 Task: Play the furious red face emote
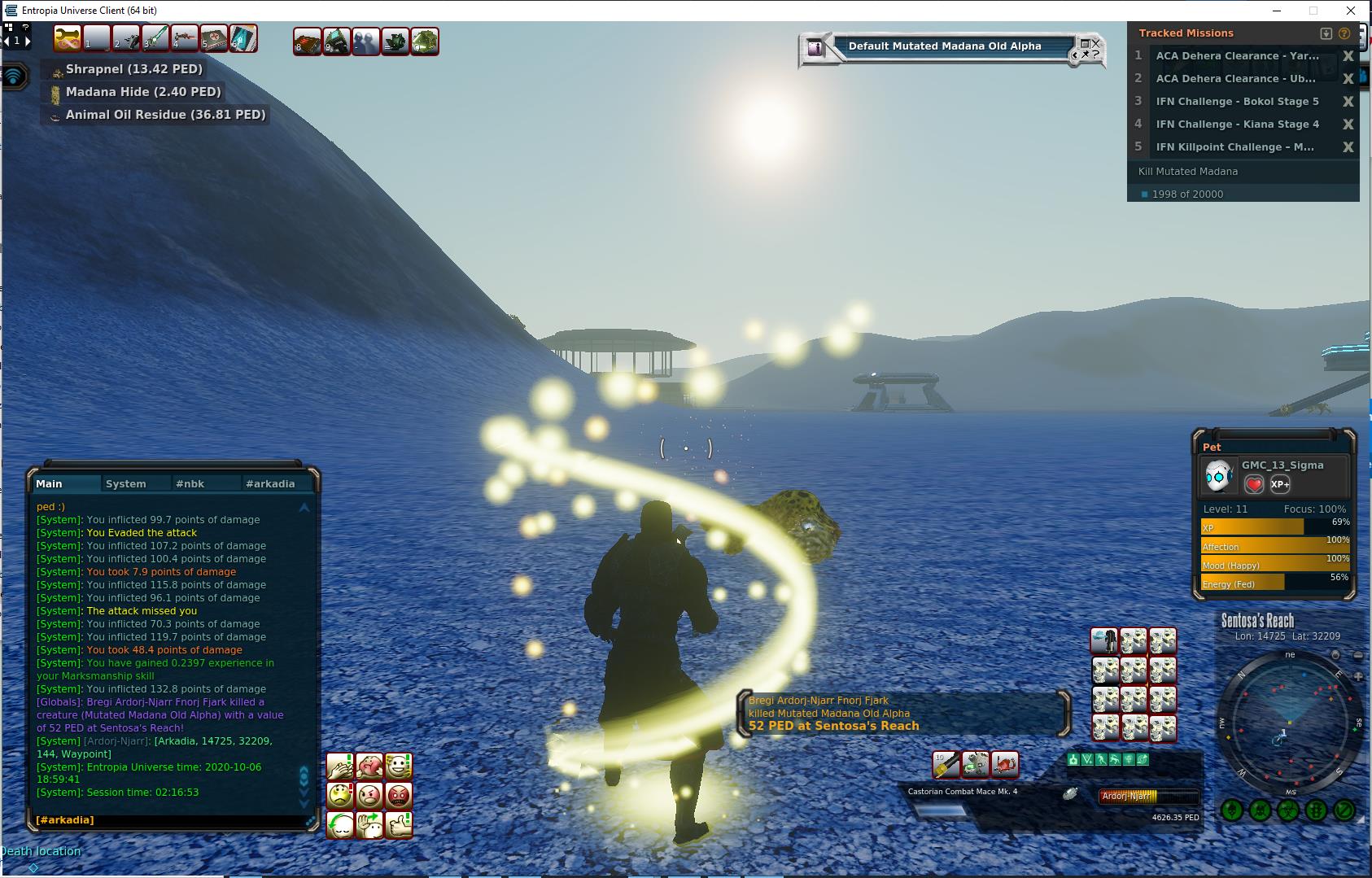(399, 795)
